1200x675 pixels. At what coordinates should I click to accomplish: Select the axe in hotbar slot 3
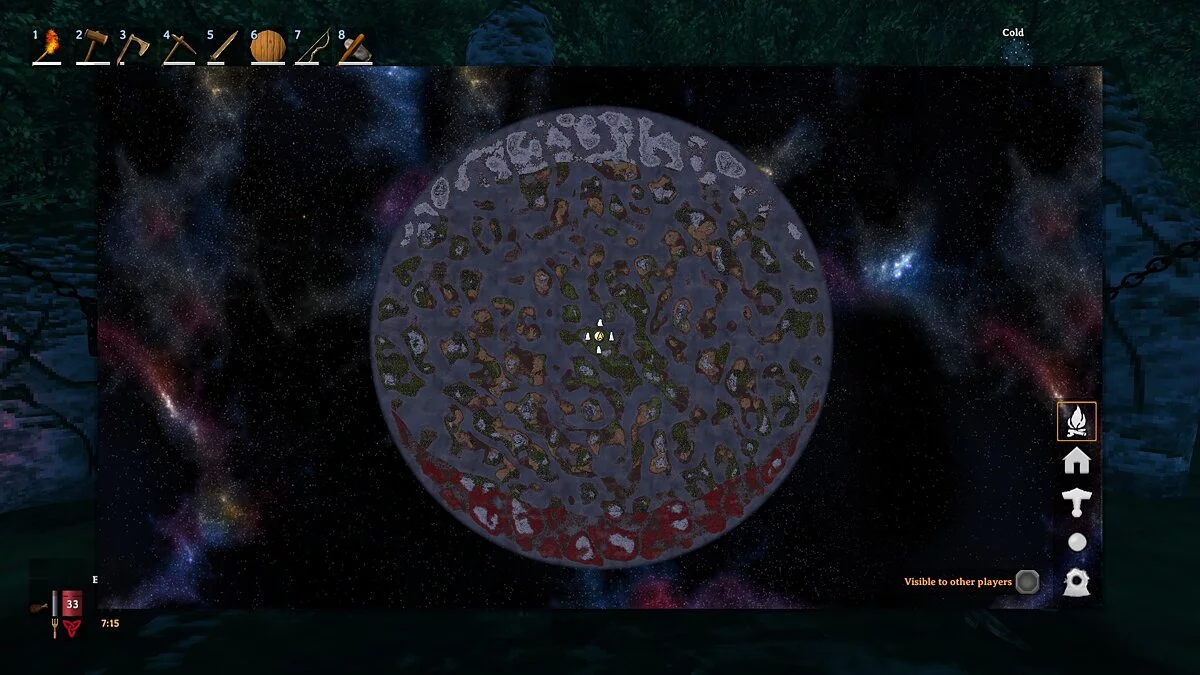[x=134, y=48]
